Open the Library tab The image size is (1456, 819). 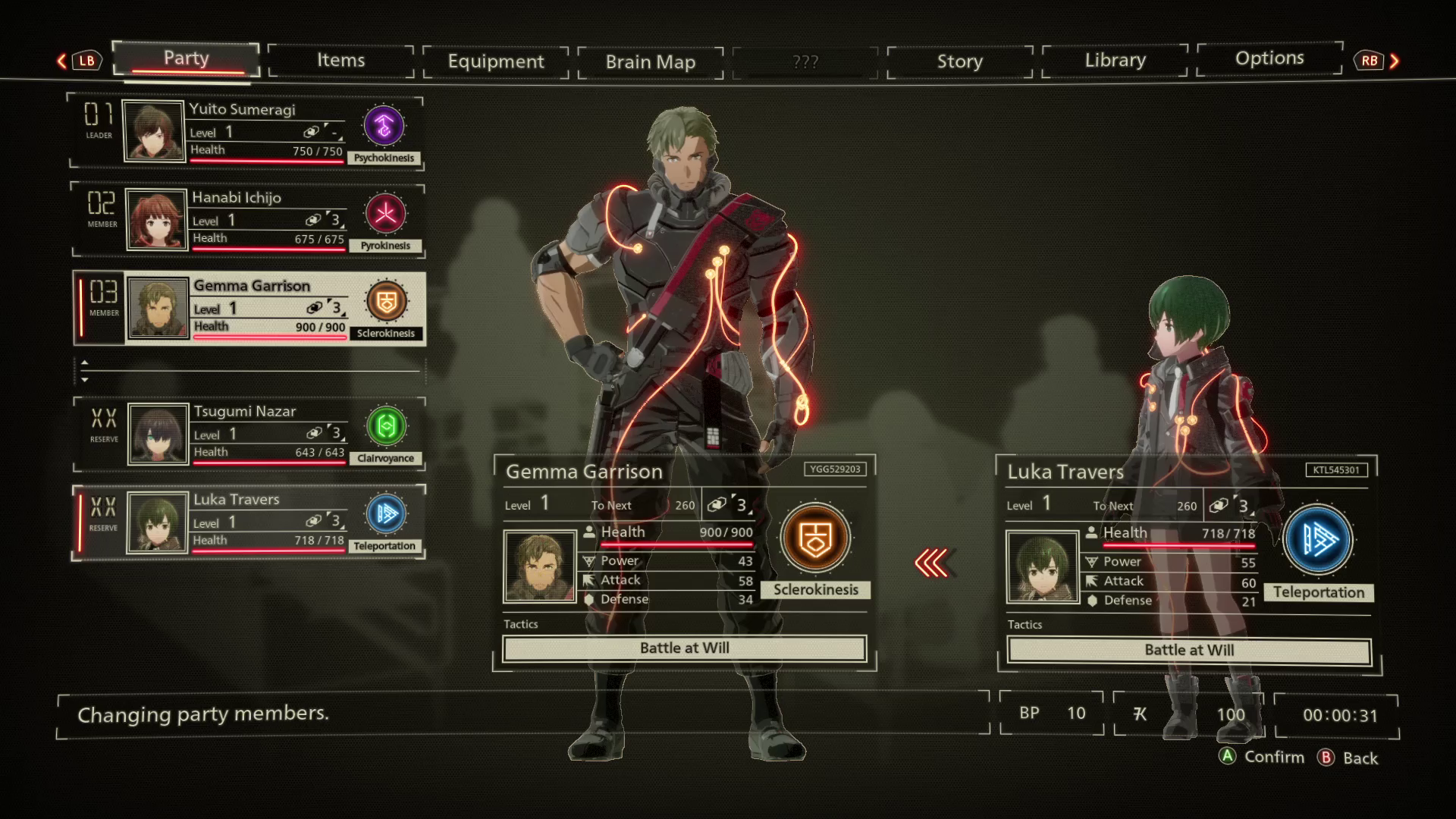1115,60
